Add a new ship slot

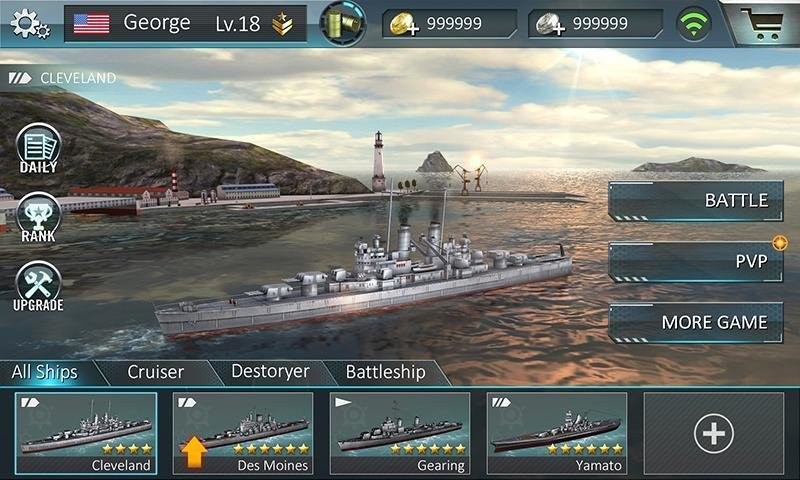point(714,432)
